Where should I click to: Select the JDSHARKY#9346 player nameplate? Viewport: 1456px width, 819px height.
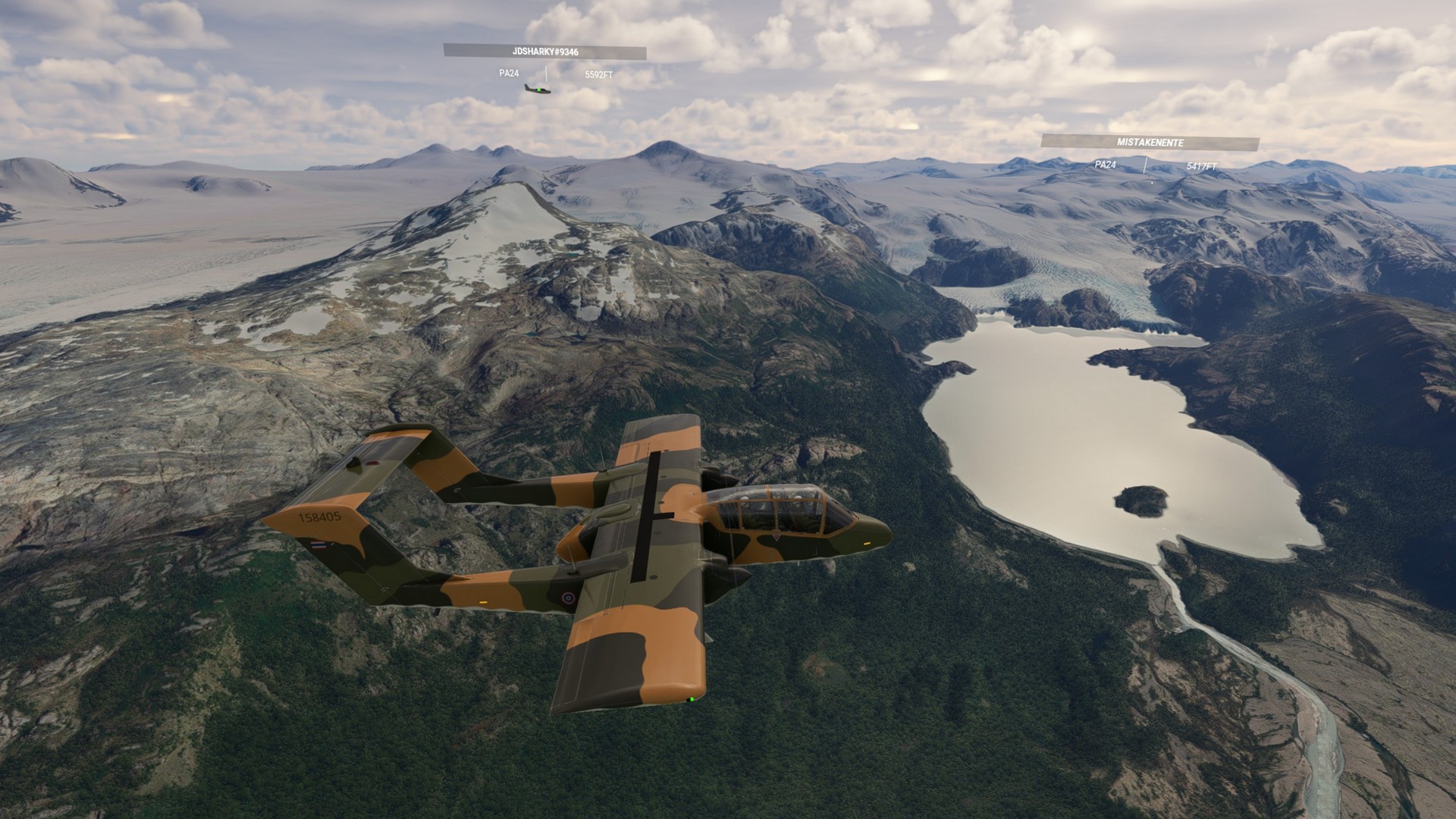click(x=544, y=52)
